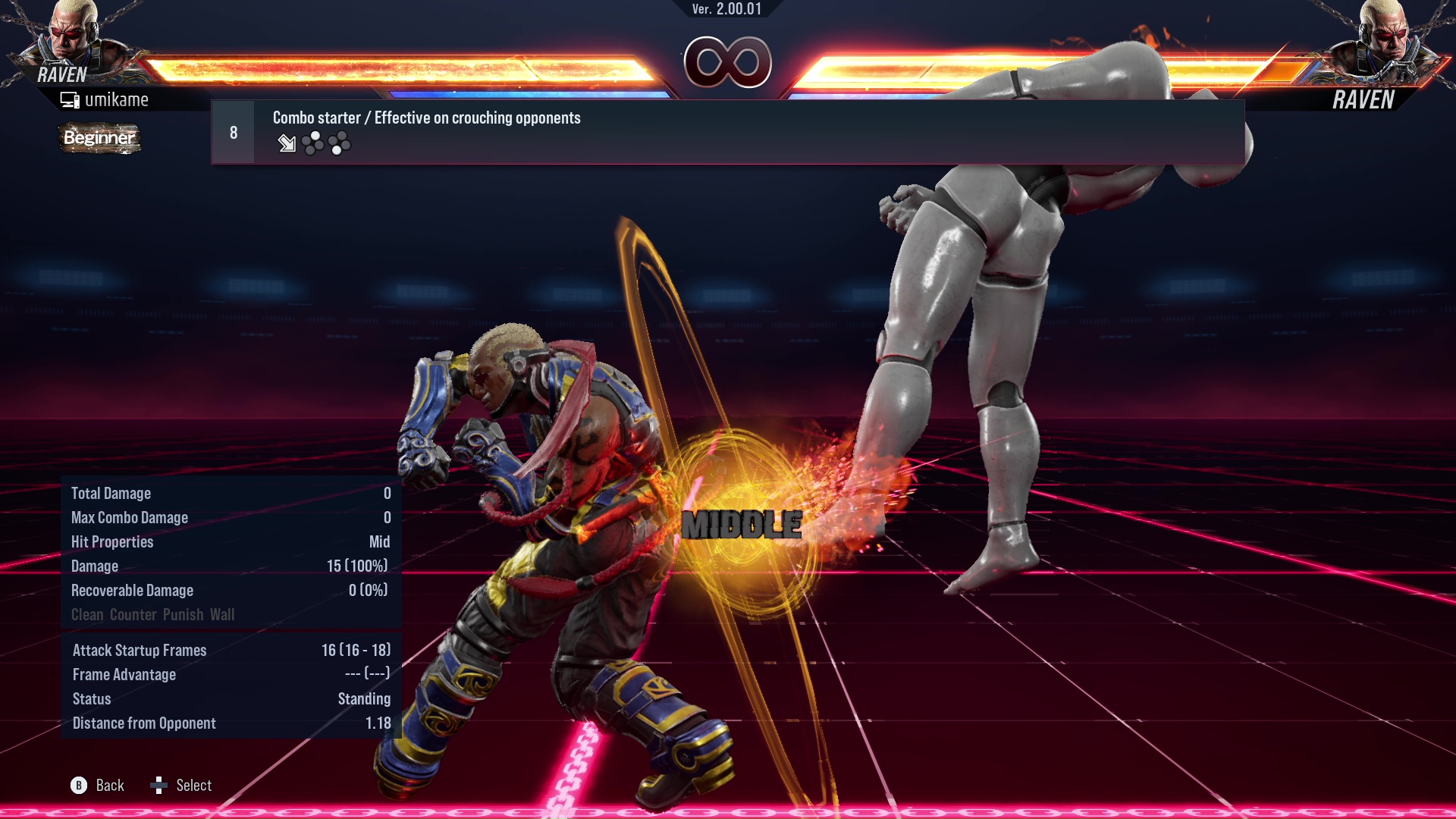The image size is (1456, 819).
Task: Select the down-forward arrow input icon
Action: click(x=287, y=144)
